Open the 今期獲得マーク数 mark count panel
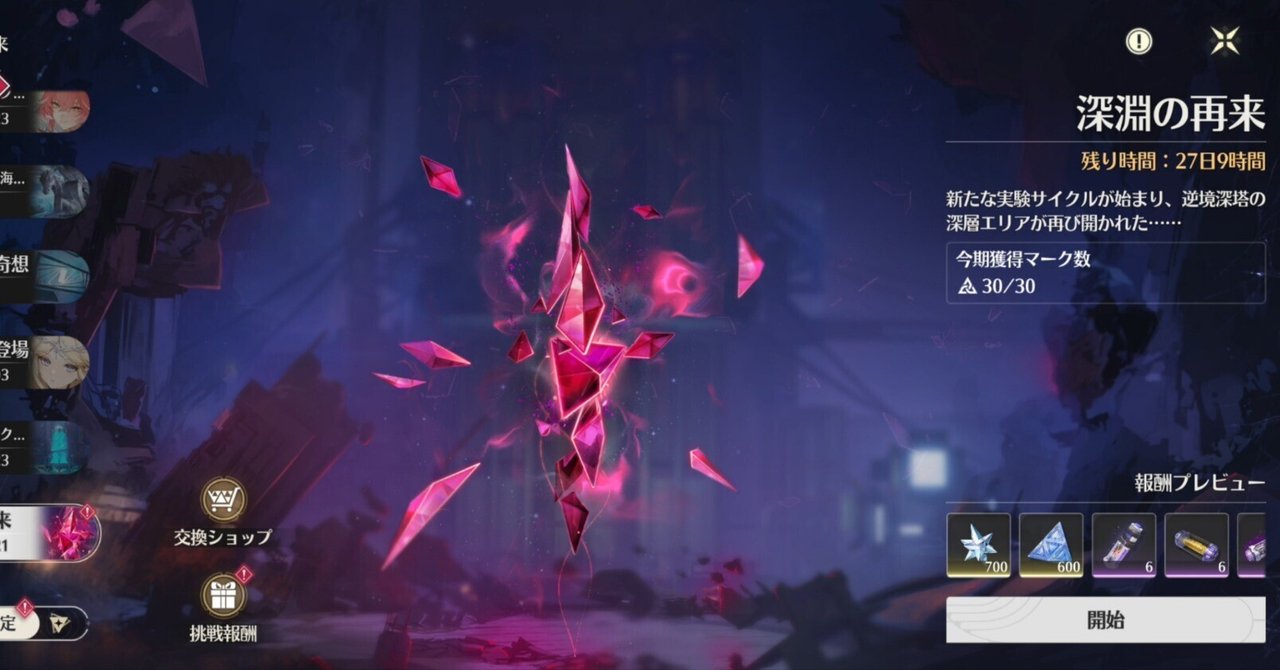 click(1105, 272)
